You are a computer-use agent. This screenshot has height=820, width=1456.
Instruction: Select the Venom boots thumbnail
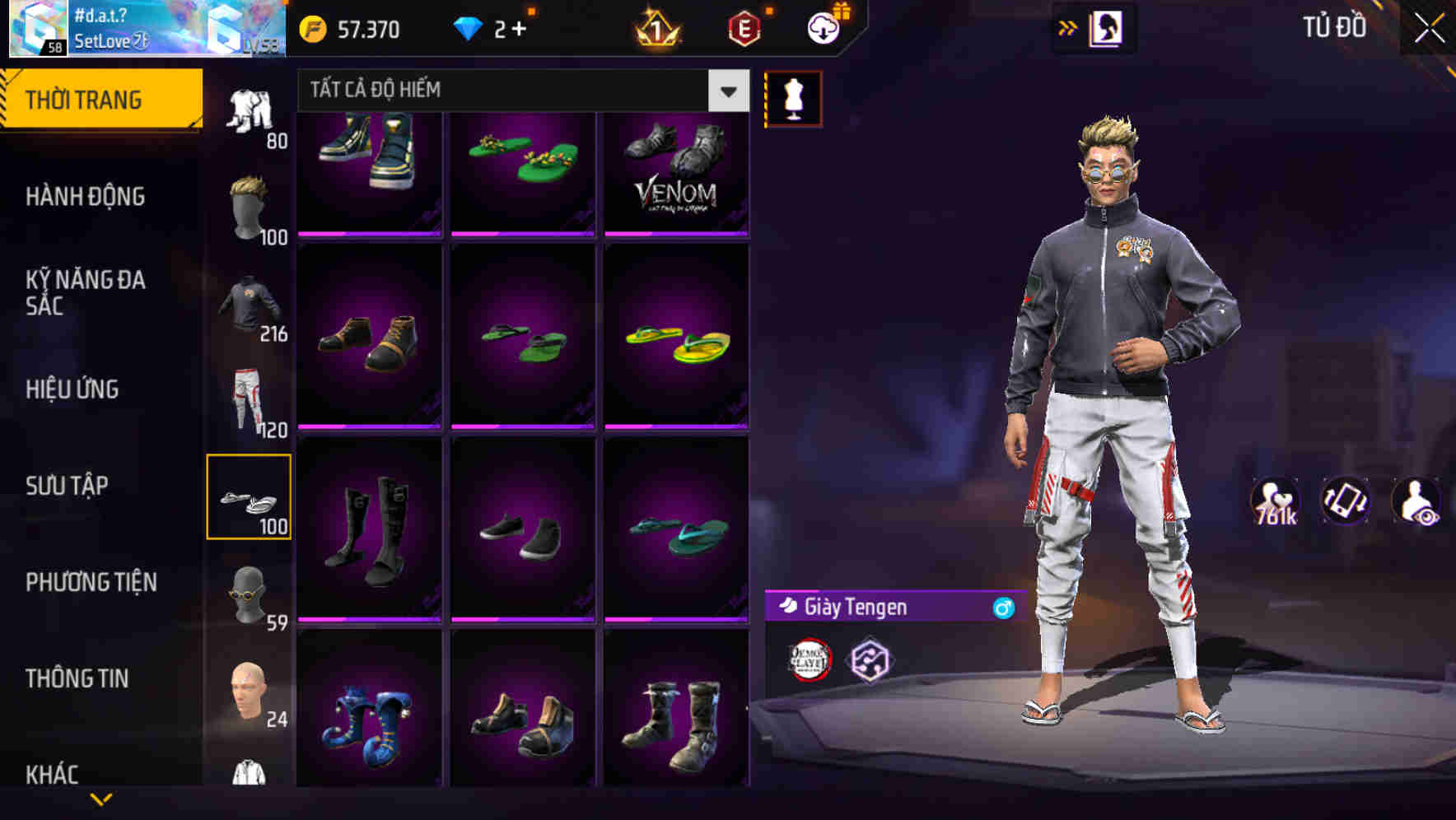click(677, 173)
